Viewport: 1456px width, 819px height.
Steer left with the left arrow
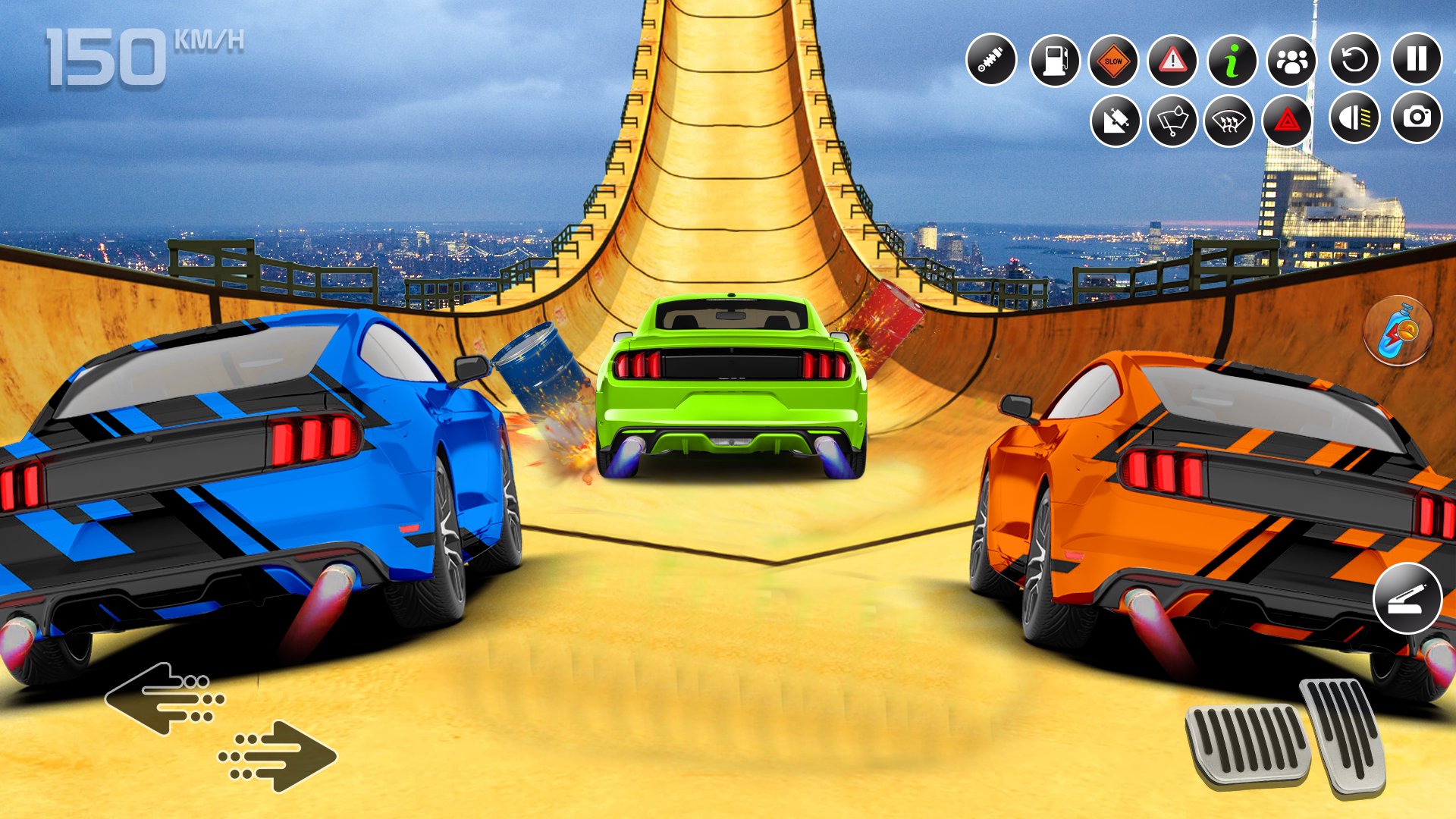[x=165, y=698]
